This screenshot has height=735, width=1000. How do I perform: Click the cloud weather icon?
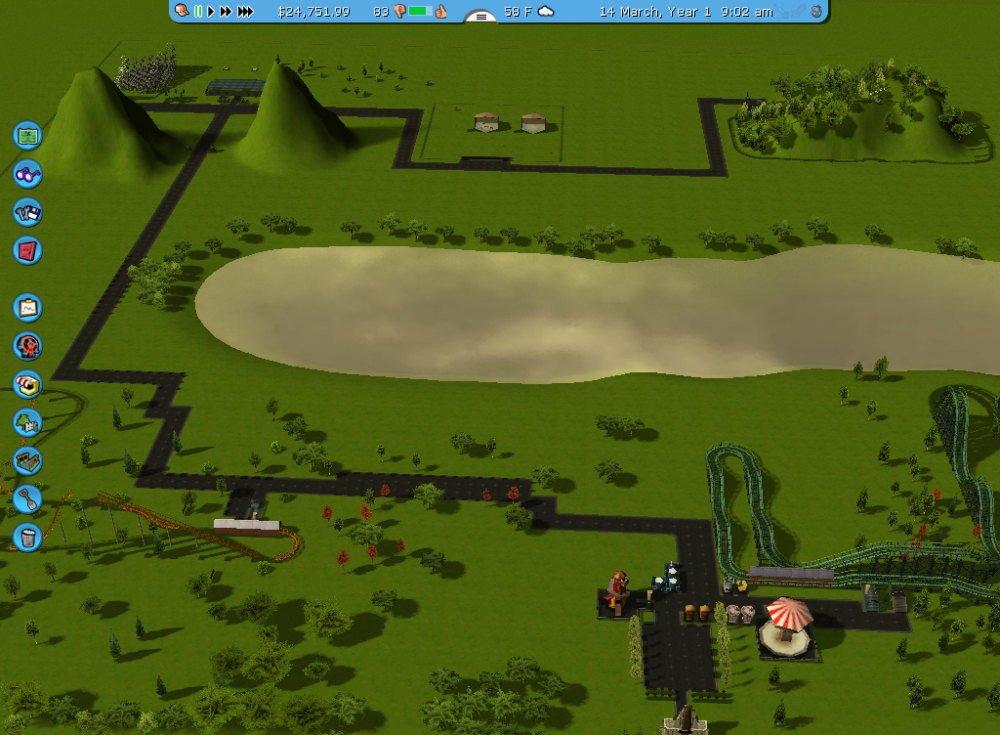pos(546,11)
